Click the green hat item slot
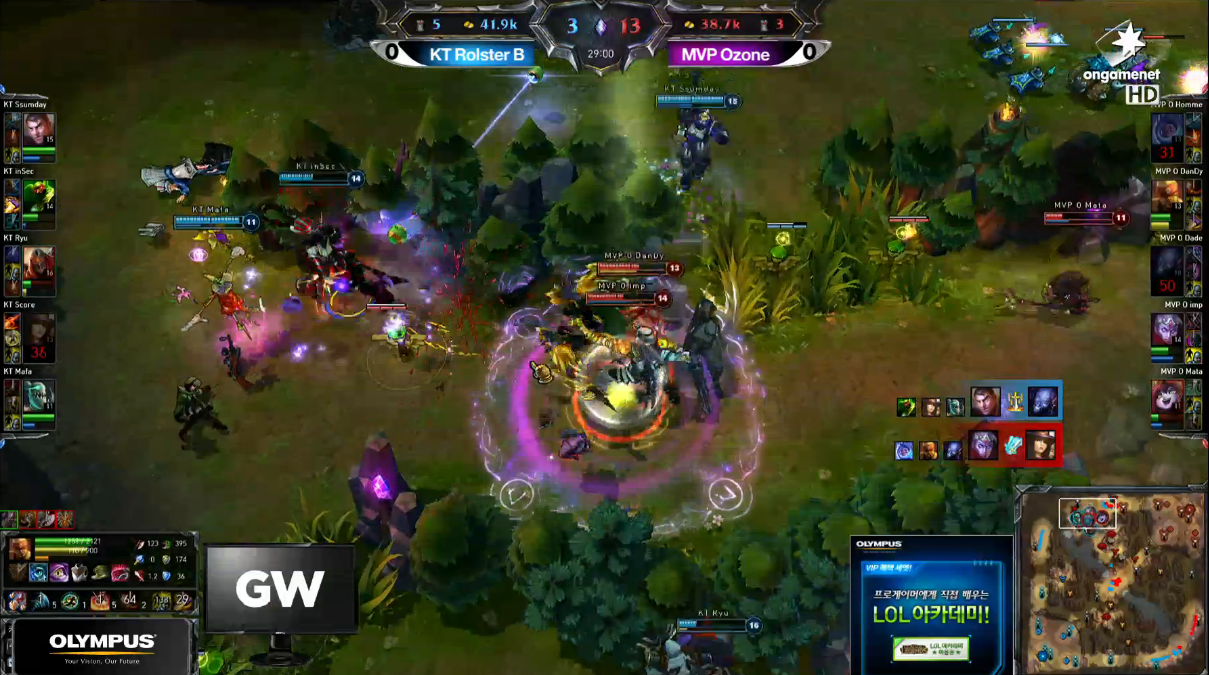Screen dimensions: 1209x675 [x=99, y=573]
